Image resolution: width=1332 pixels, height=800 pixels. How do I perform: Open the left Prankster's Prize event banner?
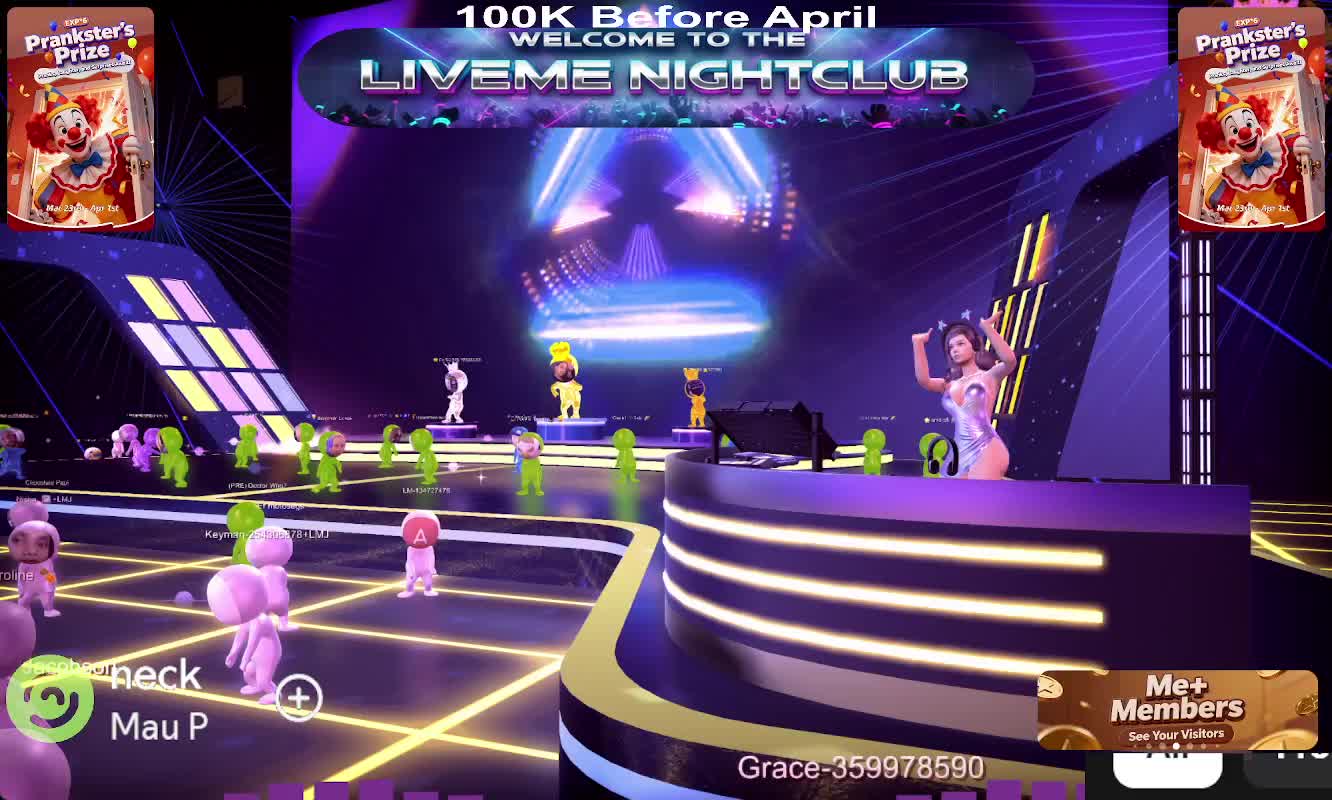(80, 118)
